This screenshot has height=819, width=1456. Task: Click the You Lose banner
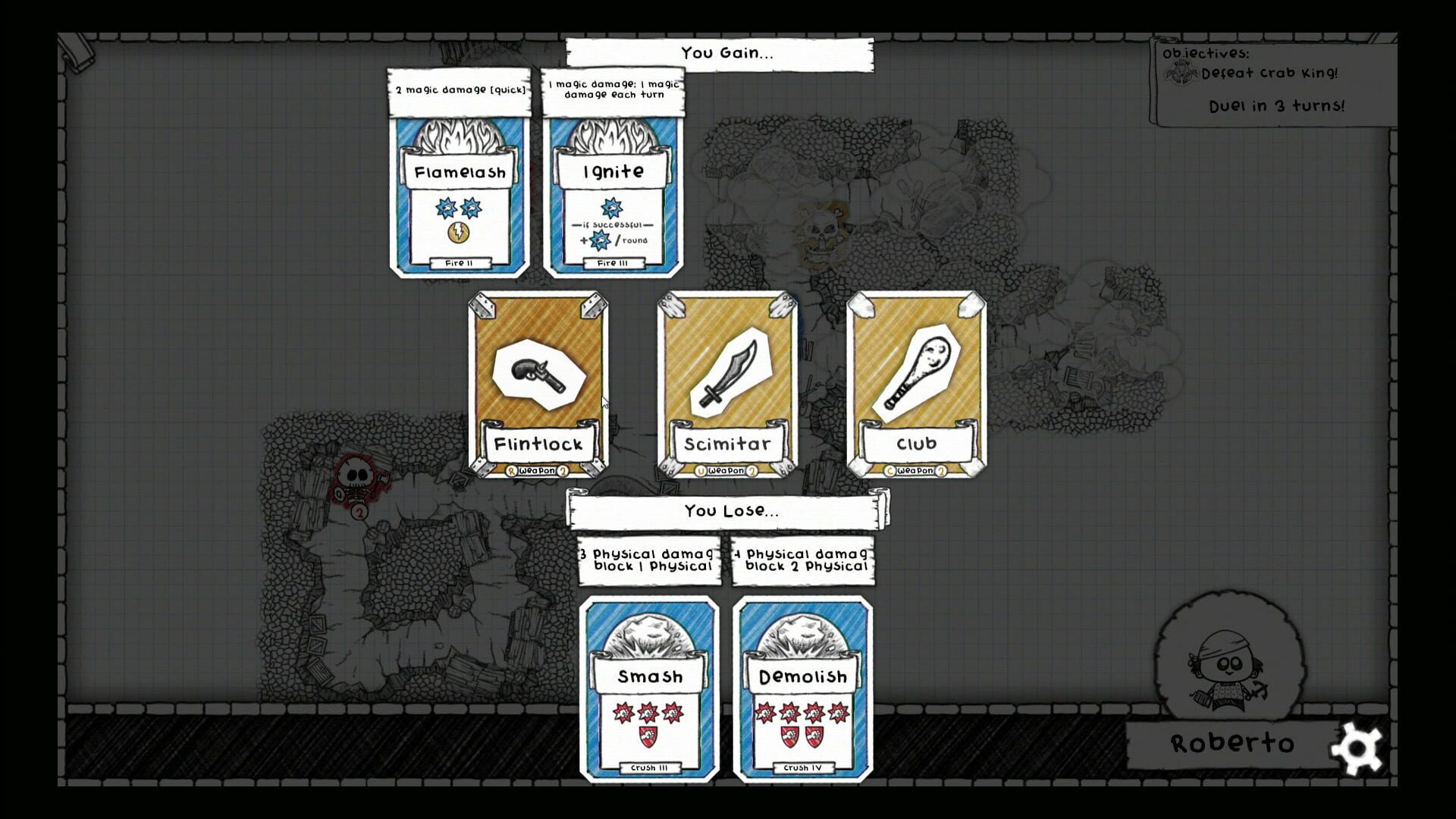point(726,510)
